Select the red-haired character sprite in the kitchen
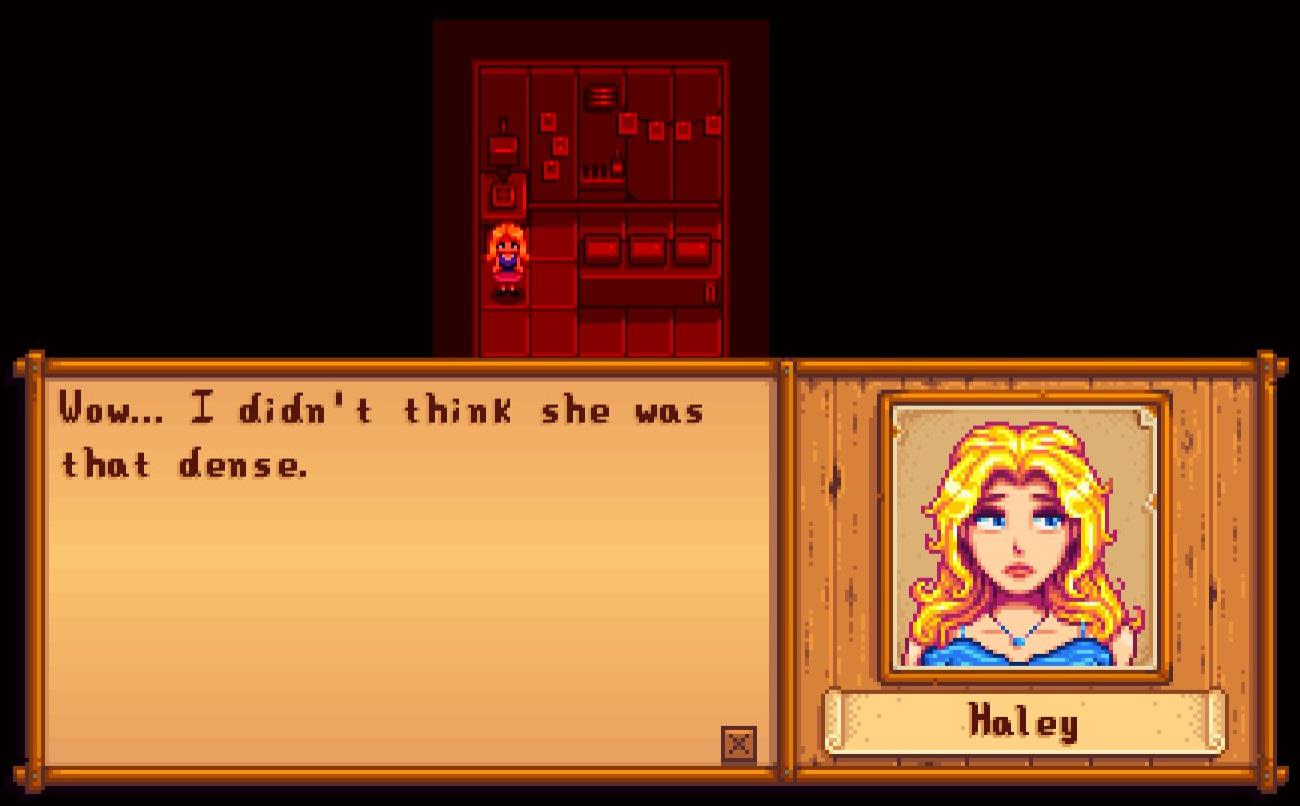Viewport: 1300px width, 806px height. [x=506, y=258]
